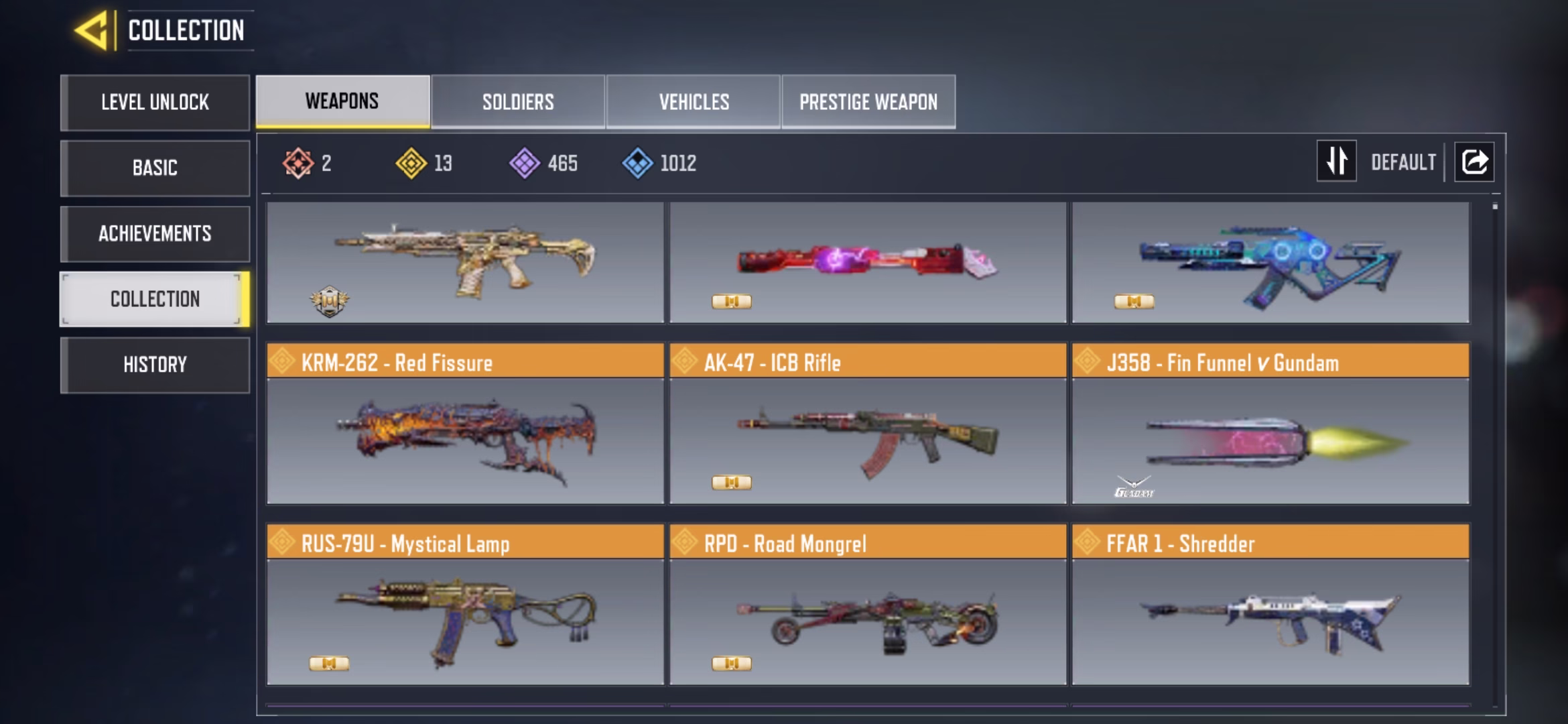The height and width of the screenshot is (724, 1568).
Task: Switch to the Soldiers tab
Action: click(518, 102)
